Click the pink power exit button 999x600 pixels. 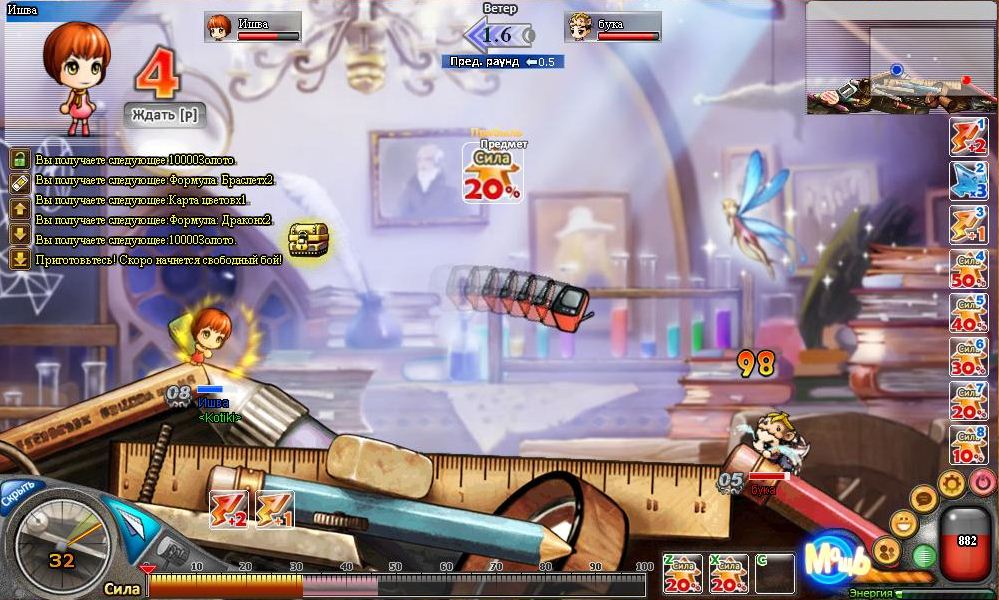point(982,483)
